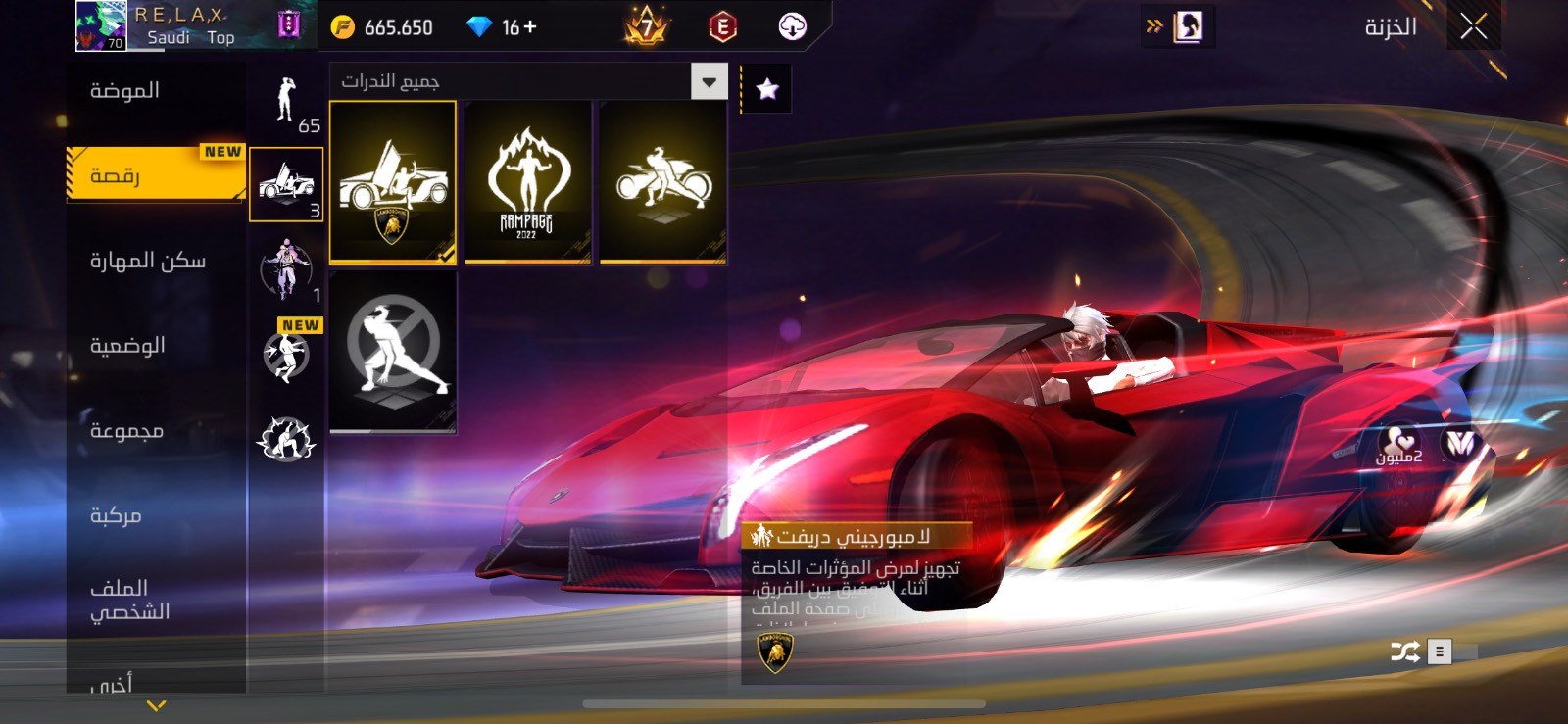
Task: Tap the shuffle emotes icon
Action: point(1404,652)
